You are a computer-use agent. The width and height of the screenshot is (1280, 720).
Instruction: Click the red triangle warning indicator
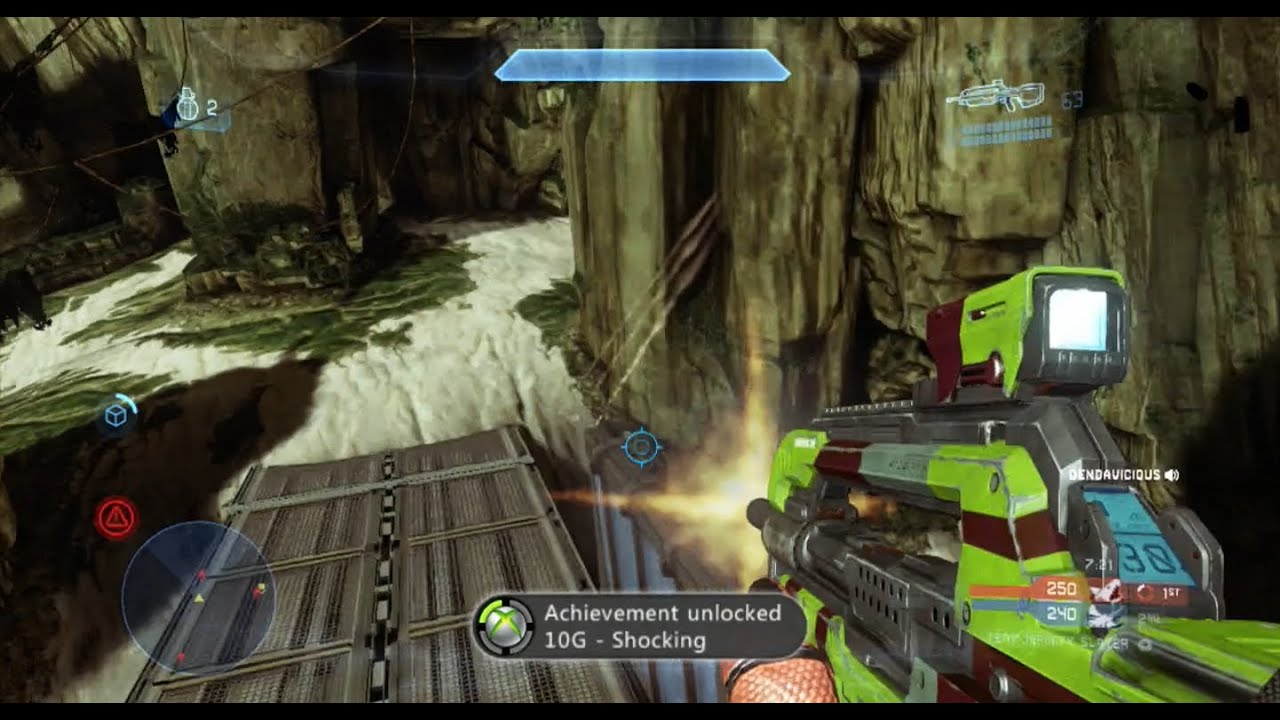coord(117,518)
